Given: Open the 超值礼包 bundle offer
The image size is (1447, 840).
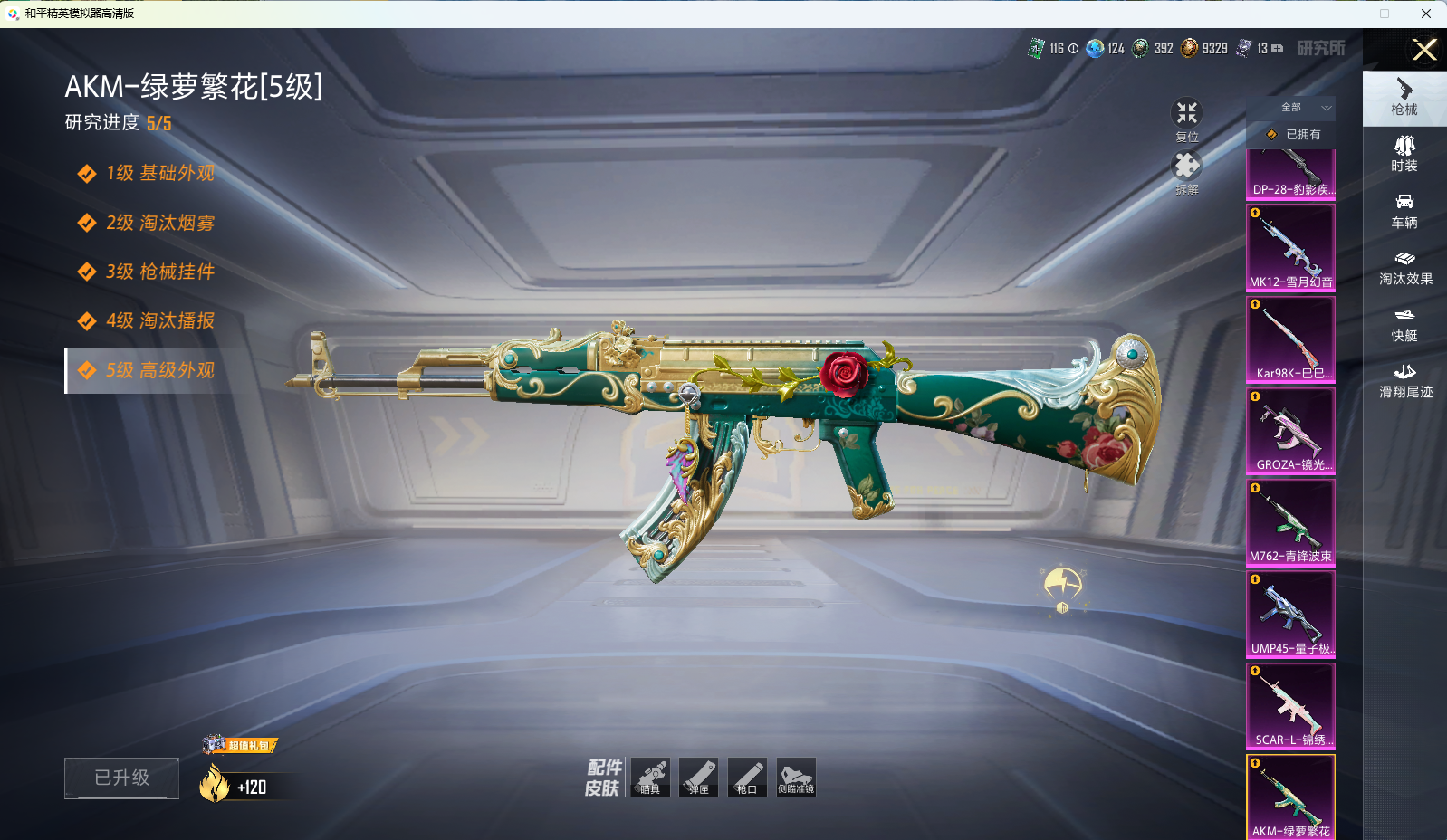Looking at the screenshot, I should [x=241, y=745].
